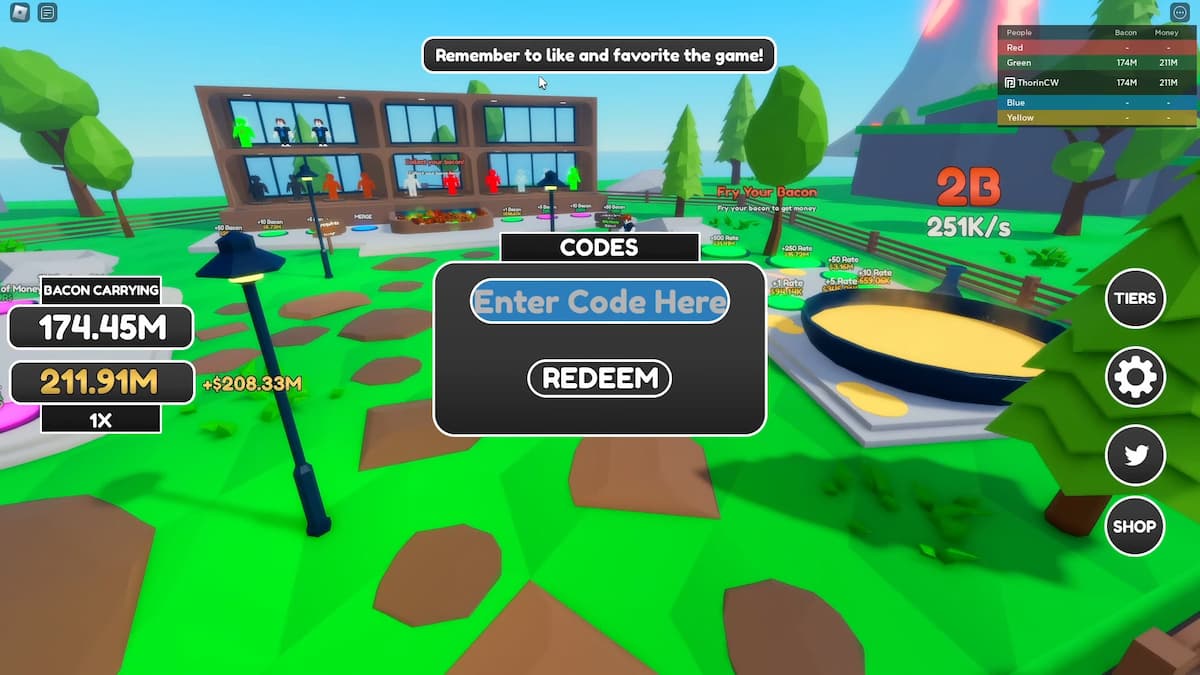
Task: Redeem the entered code
Action: 599,378
